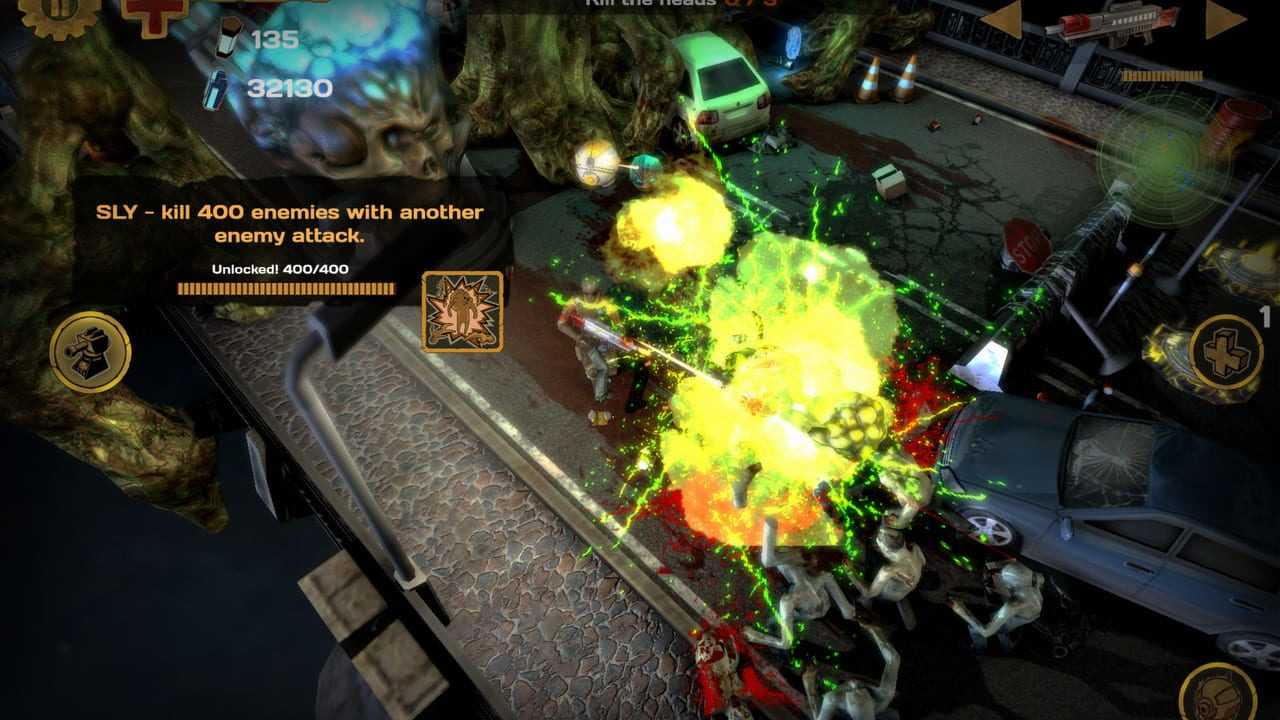Tap the SLY achievement badge icon
Image resolution: width=1280 pixels, height=720 pixels.
462,312
